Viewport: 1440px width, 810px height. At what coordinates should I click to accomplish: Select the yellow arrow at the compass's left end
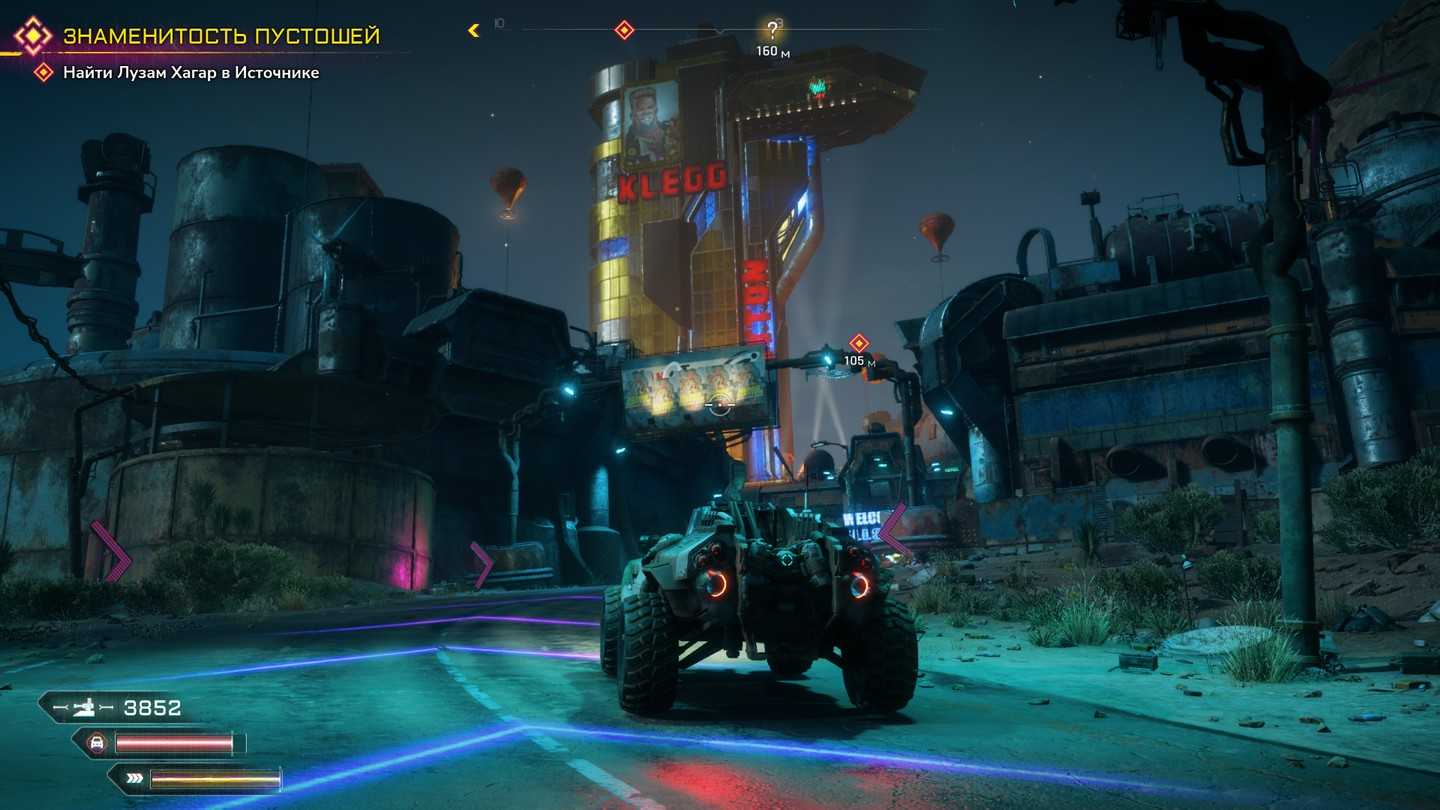[x=474, y=30]
